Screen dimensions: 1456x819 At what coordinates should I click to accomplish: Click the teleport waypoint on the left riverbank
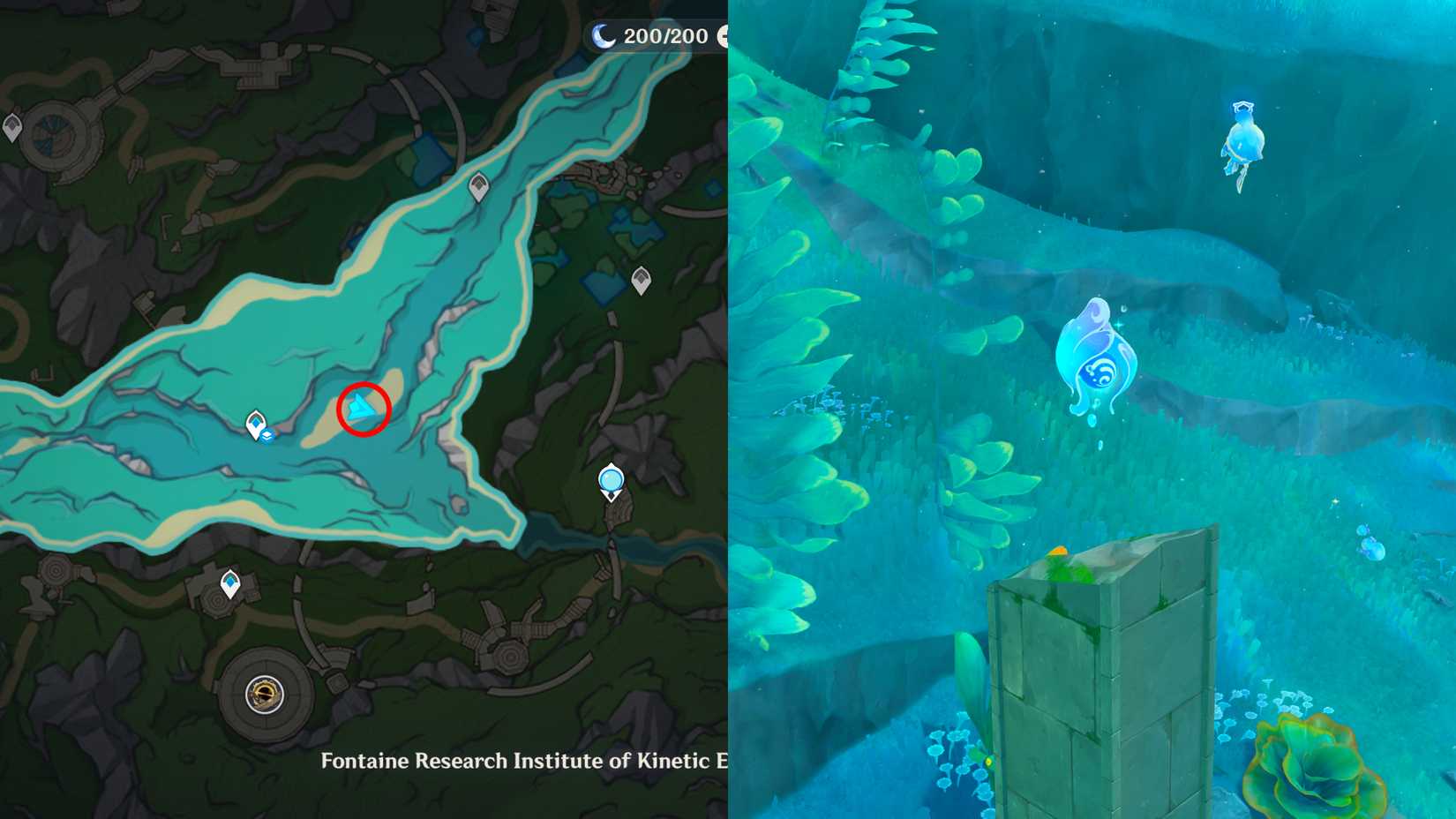coord(254,422)
